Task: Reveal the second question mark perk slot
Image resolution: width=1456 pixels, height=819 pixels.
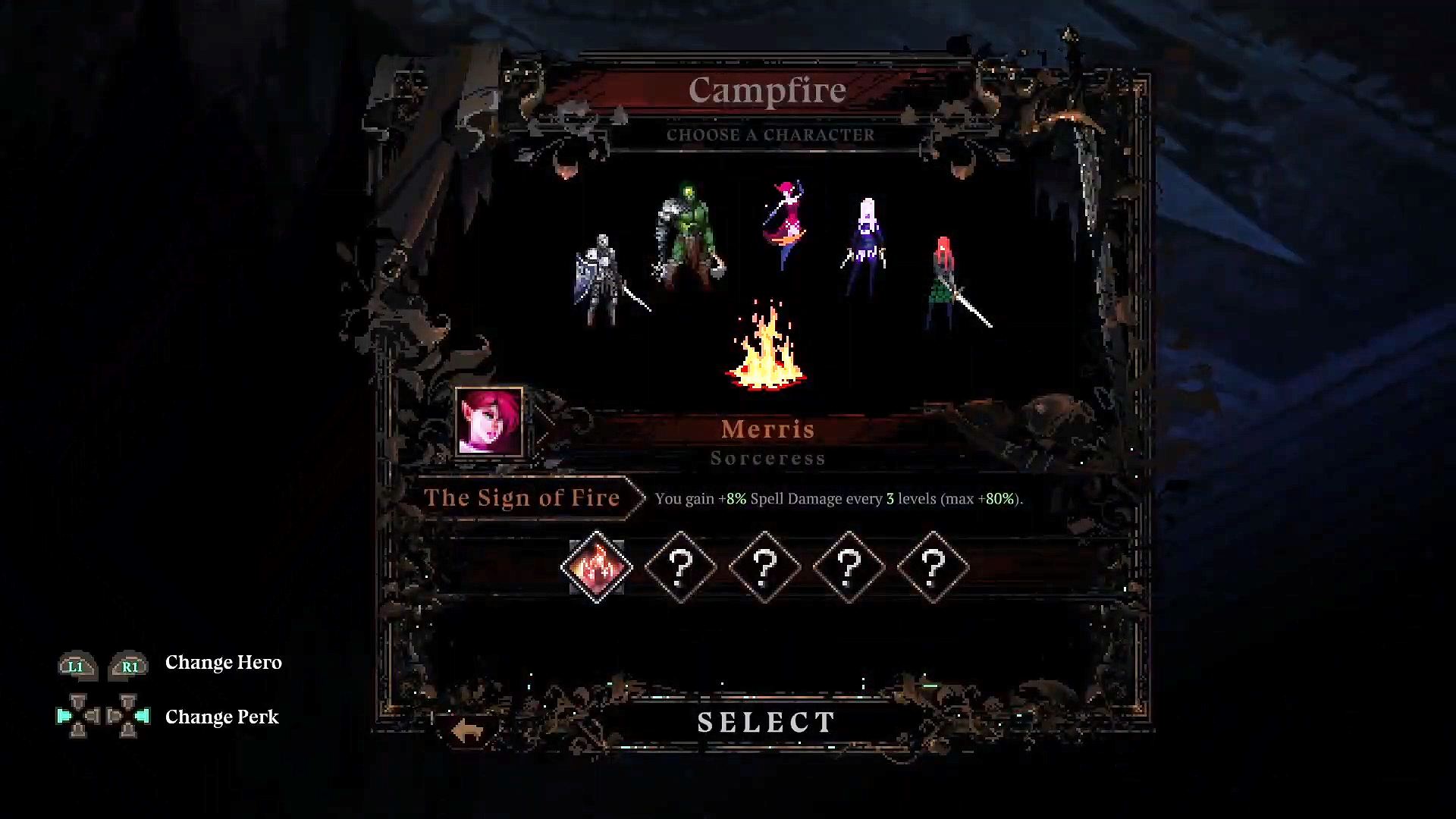Action: pyautogui.click(x=766, y=568)
